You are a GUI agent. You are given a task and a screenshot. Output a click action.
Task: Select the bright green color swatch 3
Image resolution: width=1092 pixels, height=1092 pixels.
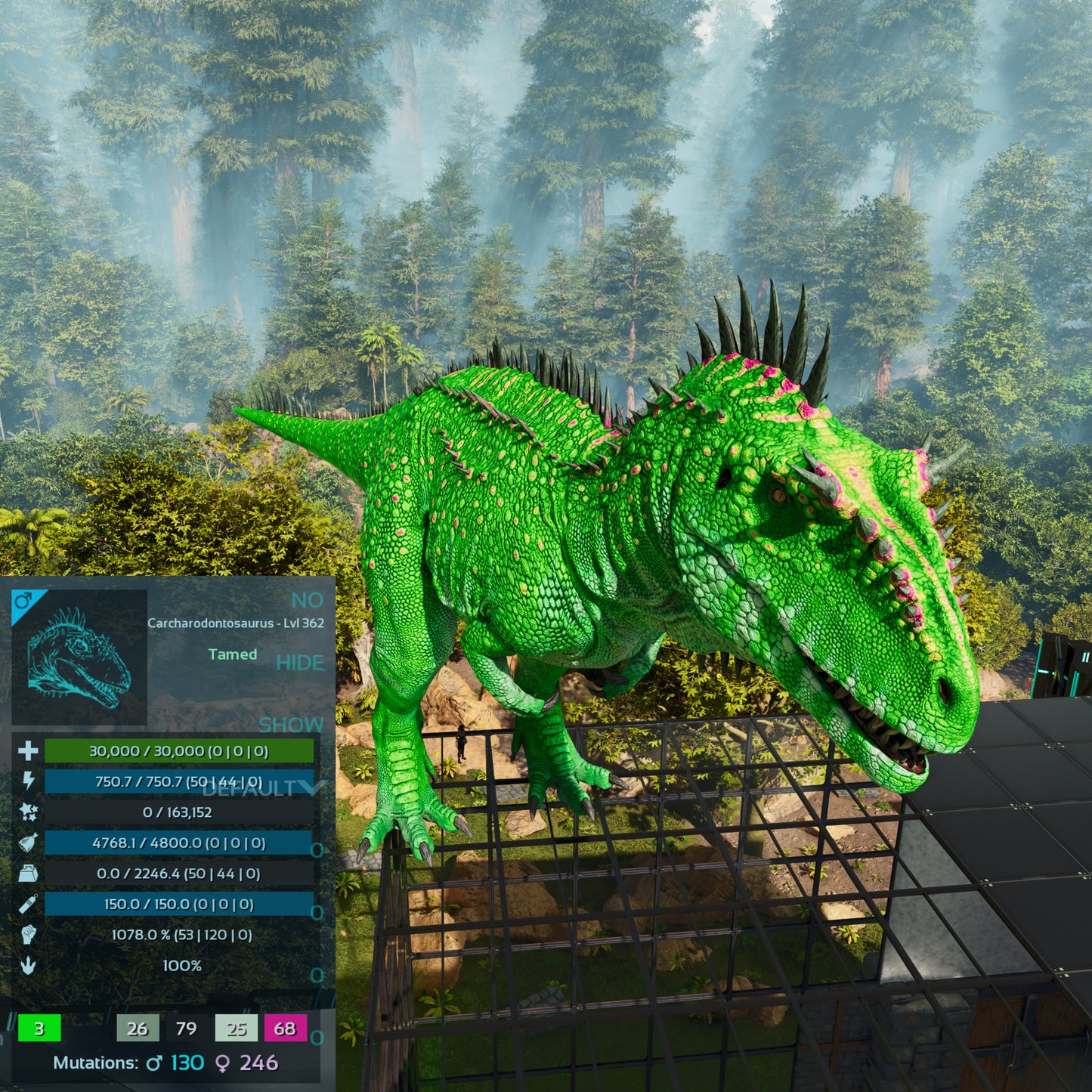39,1029
